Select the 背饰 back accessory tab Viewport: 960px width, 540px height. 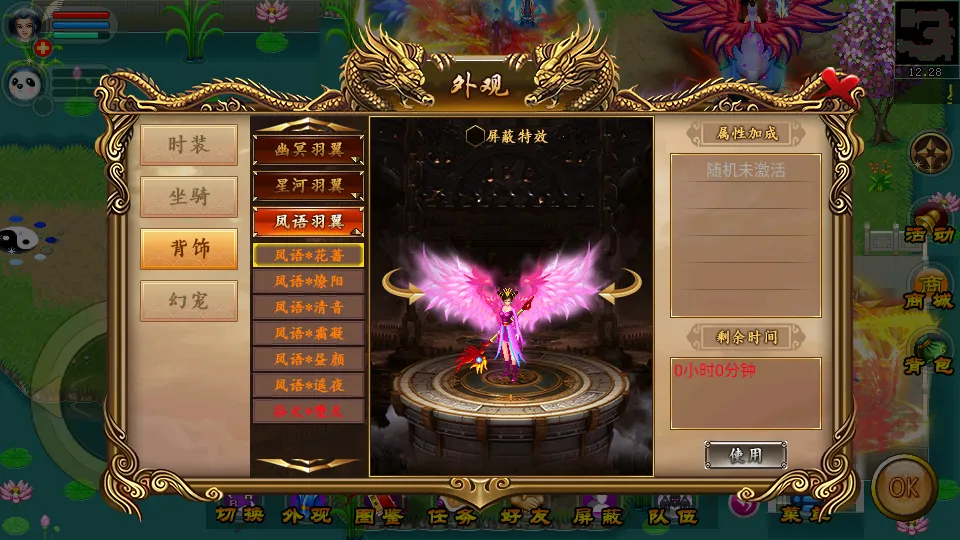pos(189,249)
